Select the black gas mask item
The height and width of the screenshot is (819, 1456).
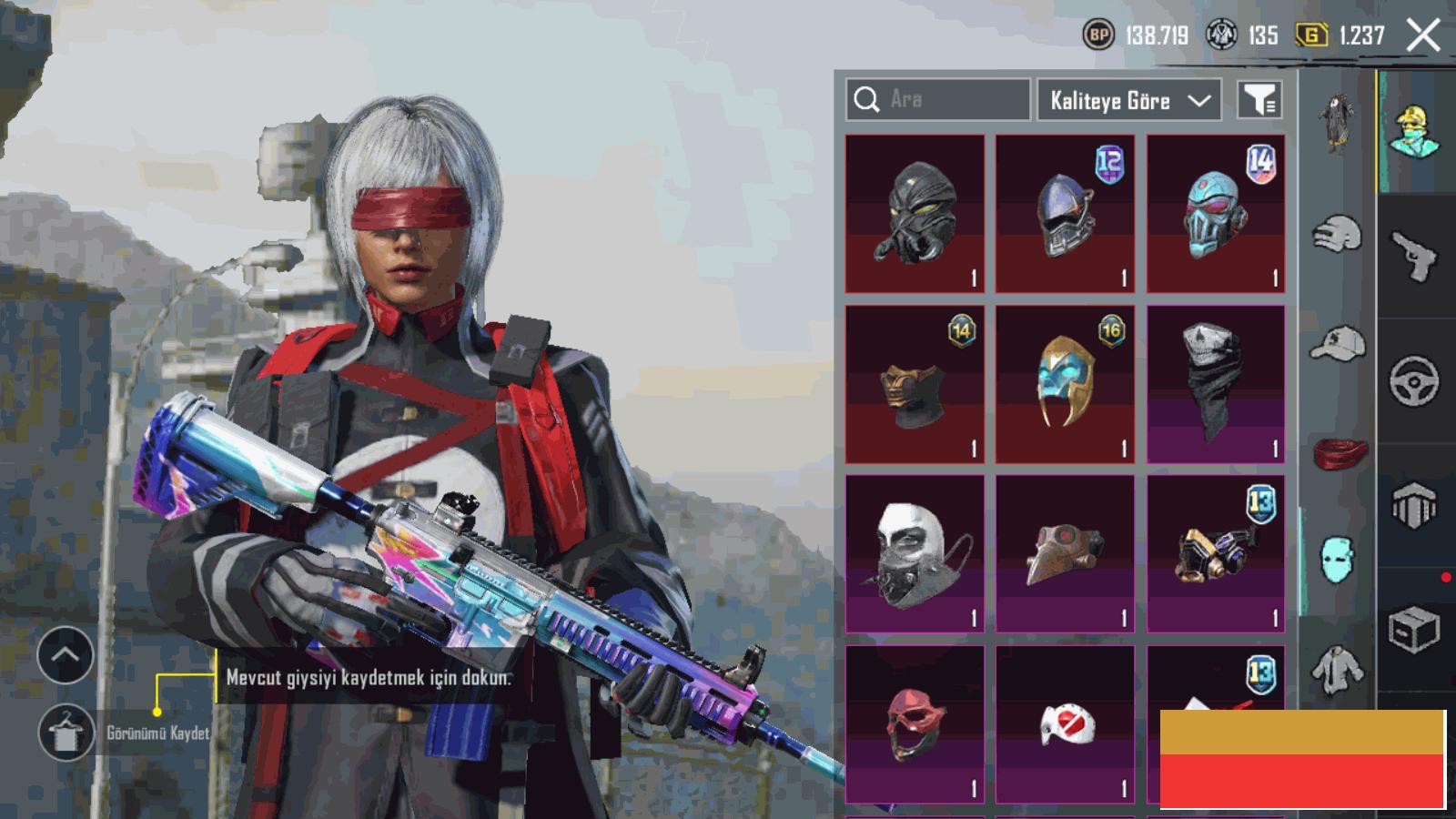point(915,214)
